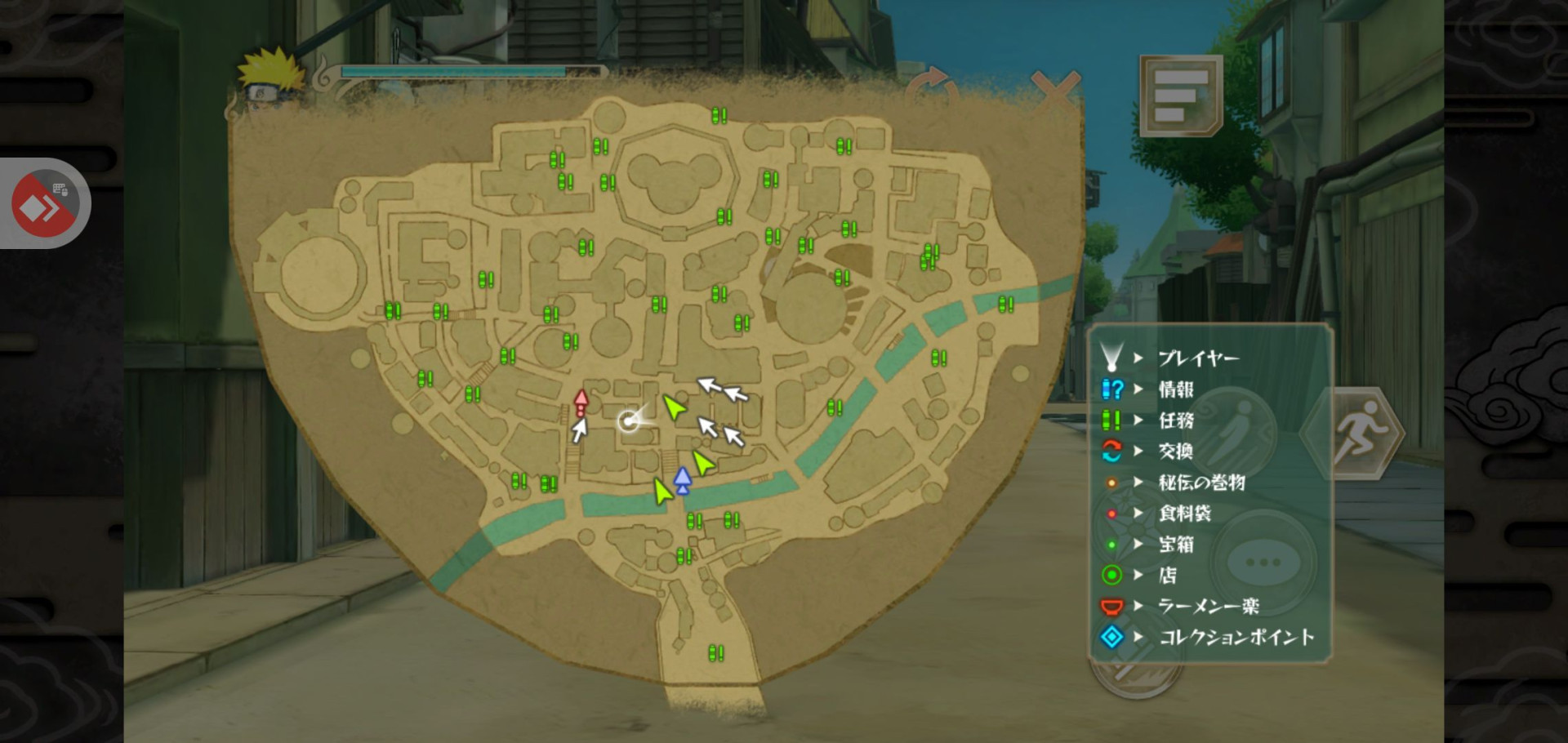Select the white player cursor on the map
This screenshot has width=1568, height=743.
click(x=629, y=420)
